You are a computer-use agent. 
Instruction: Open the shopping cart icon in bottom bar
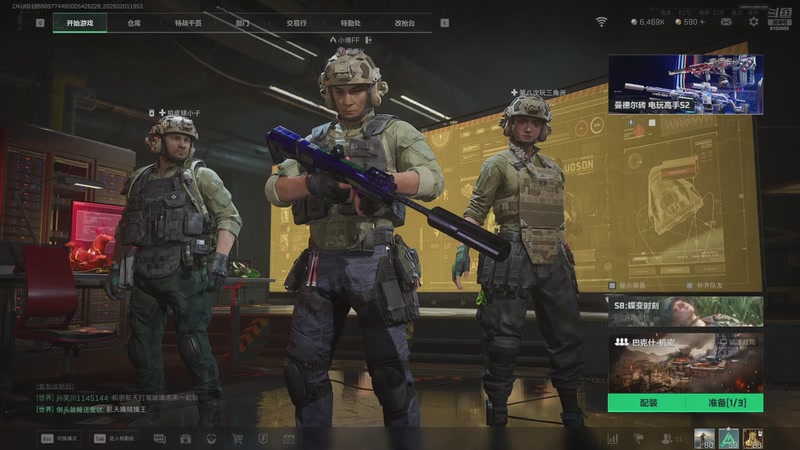point(237,438)
